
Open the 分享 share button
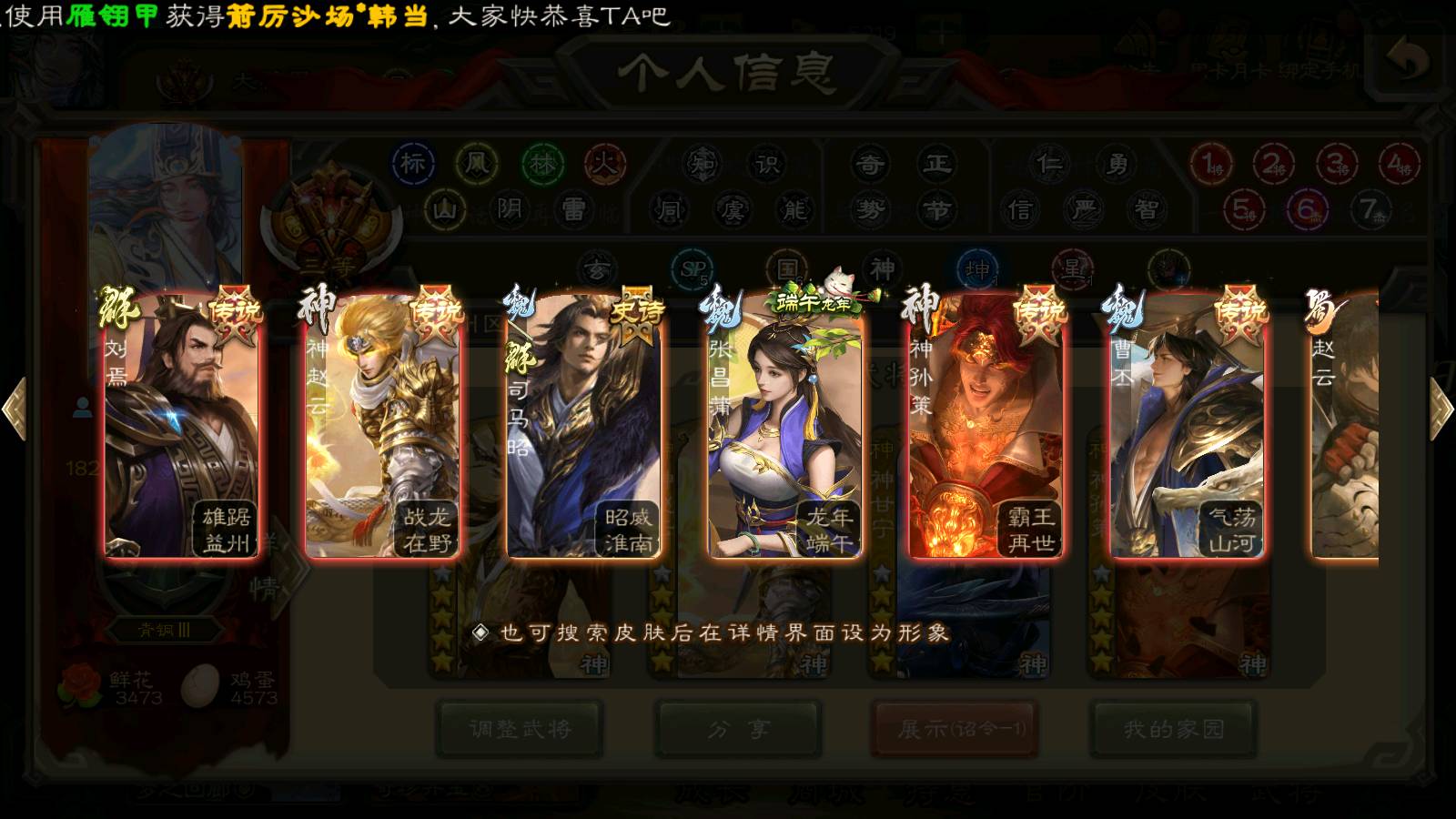pyautogui.click(x=738, y=729)
